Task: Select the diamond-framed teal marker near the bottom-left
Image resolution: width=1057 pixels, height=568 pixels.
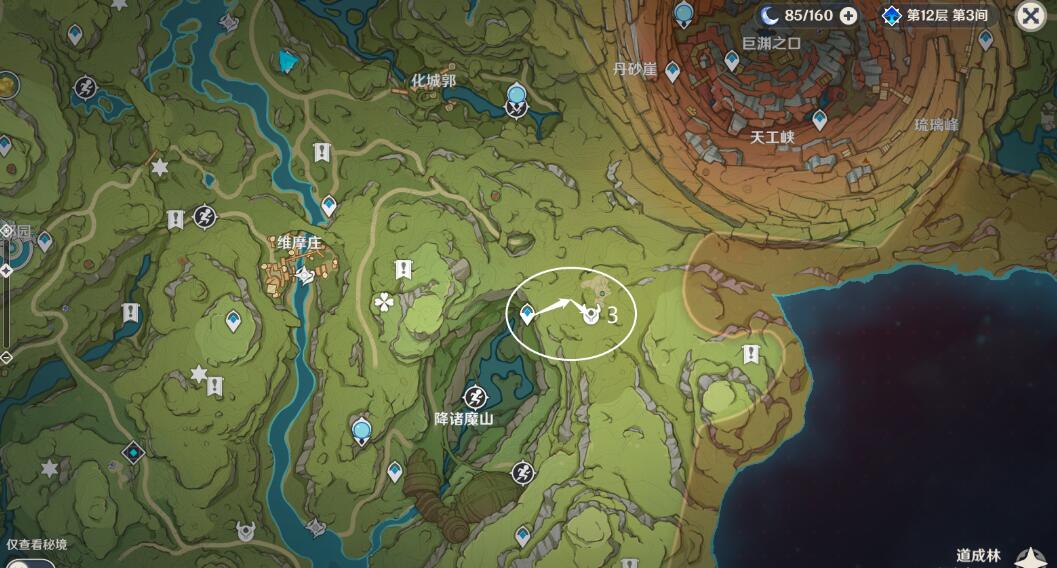Action: (133, 453)
